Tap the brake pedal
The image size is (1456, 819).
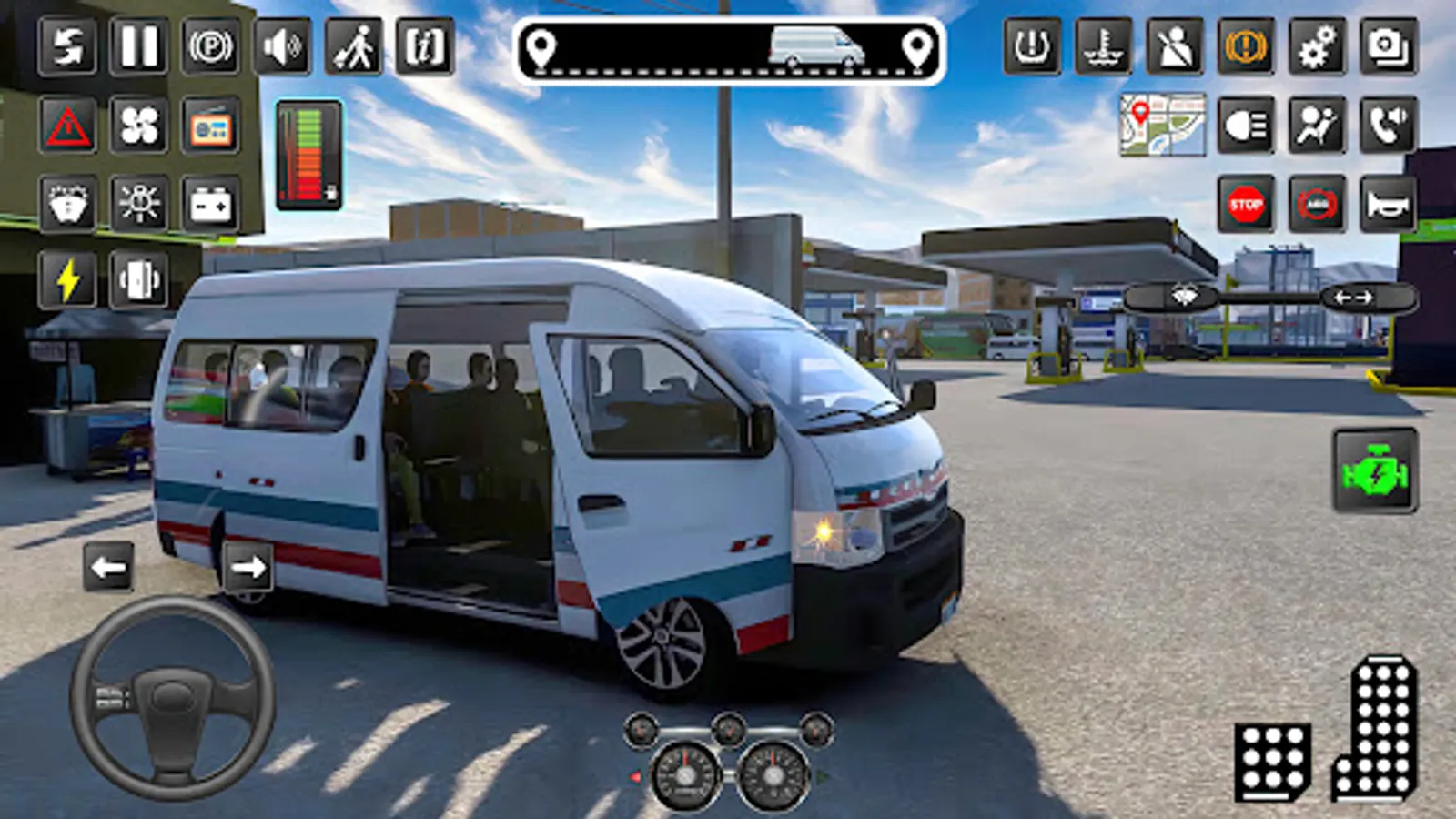(x=1272, y=761)
